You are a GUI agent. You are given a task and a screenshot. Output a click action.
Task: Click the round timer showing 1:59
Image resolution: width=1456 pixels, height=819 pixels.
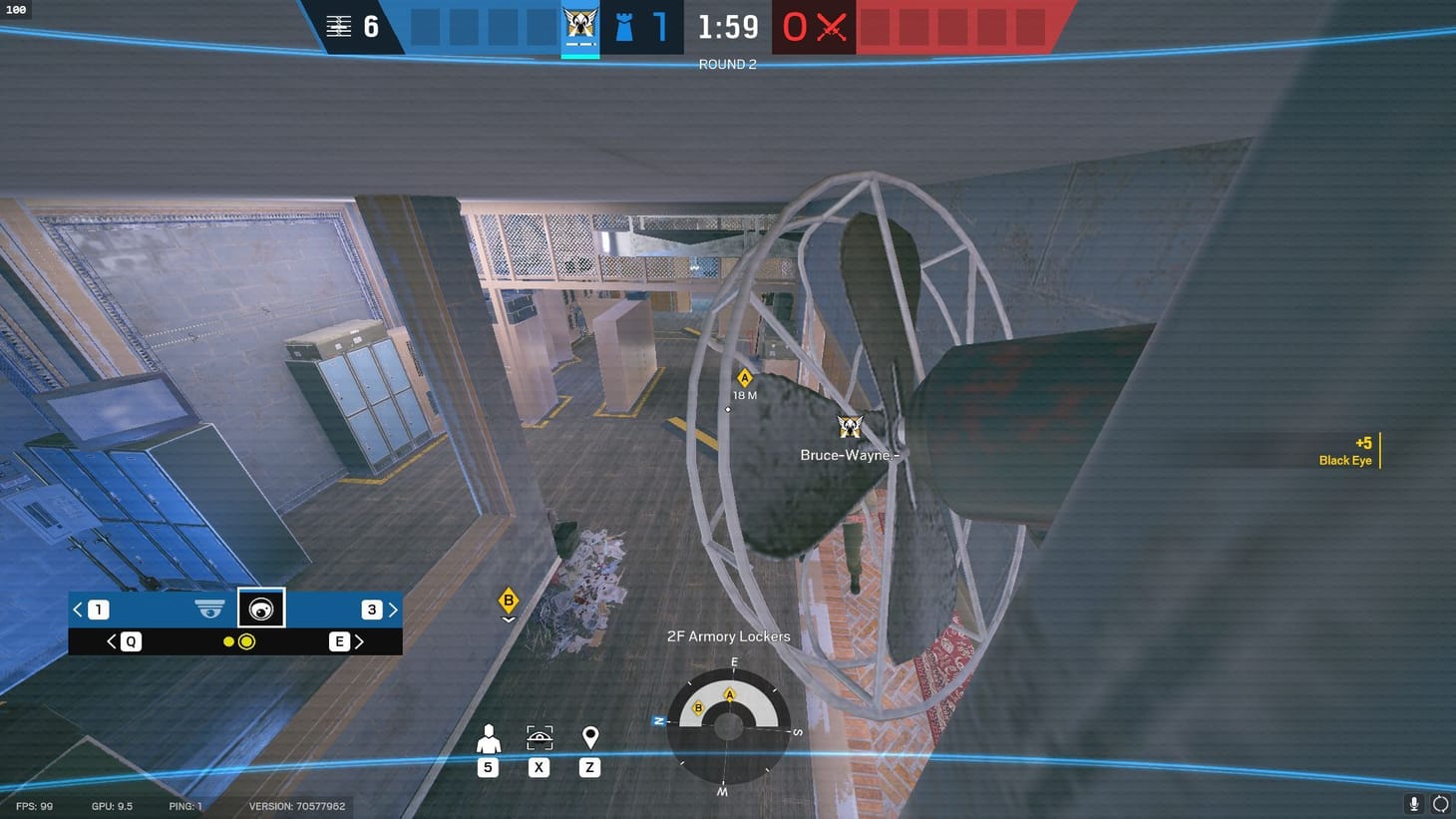coord(727,27)
